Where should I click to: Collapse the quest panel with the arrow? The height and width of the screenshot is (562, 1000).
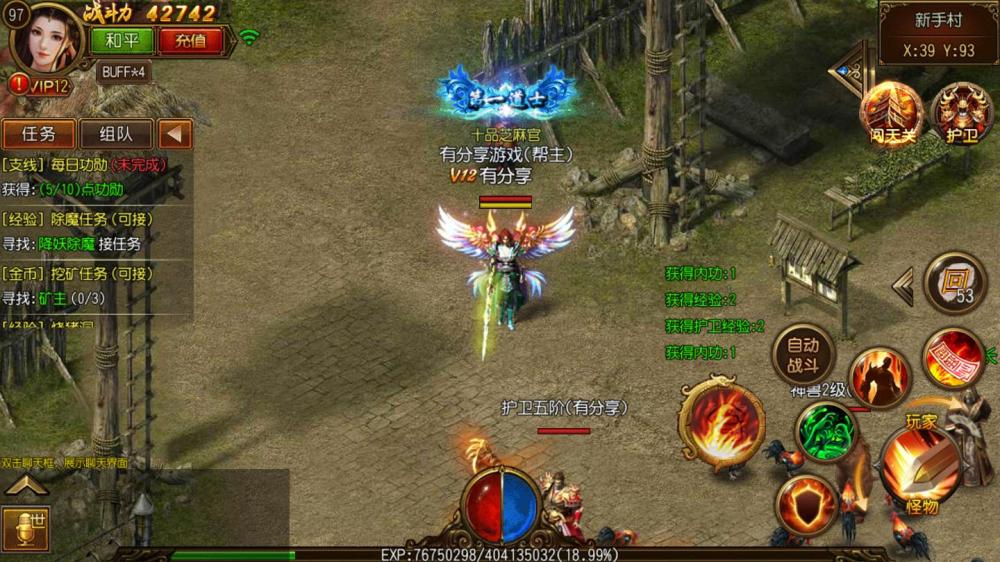[x=175, y=134]
